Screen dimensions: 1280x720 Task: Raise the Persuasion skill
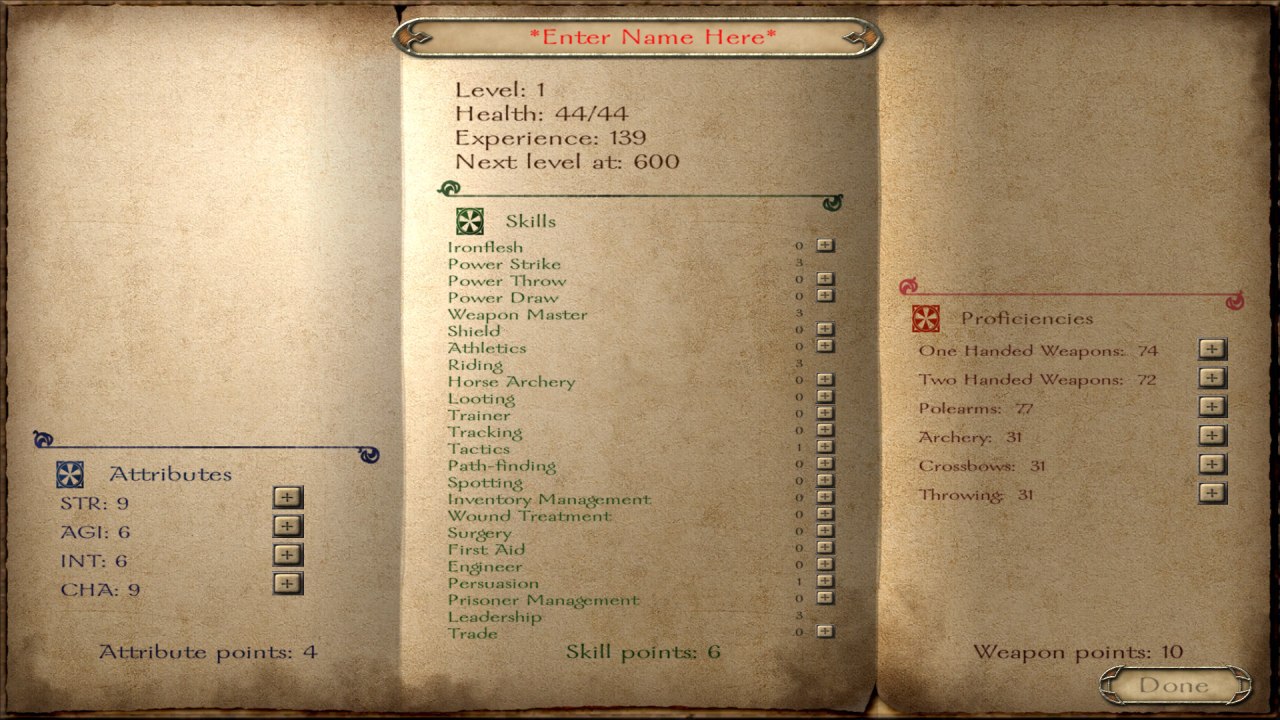coord(825,581)
